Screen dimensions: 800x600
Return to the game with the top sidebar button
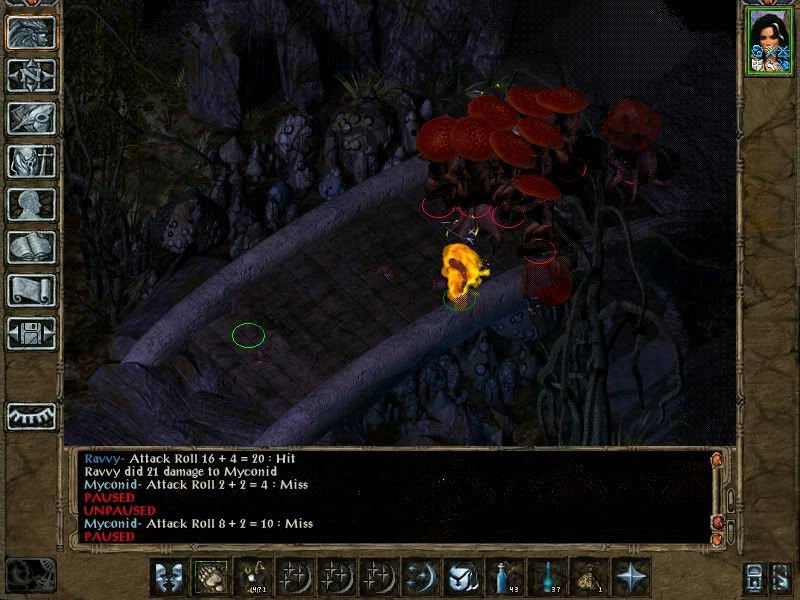pyautogui.click(x=31, y=32)
